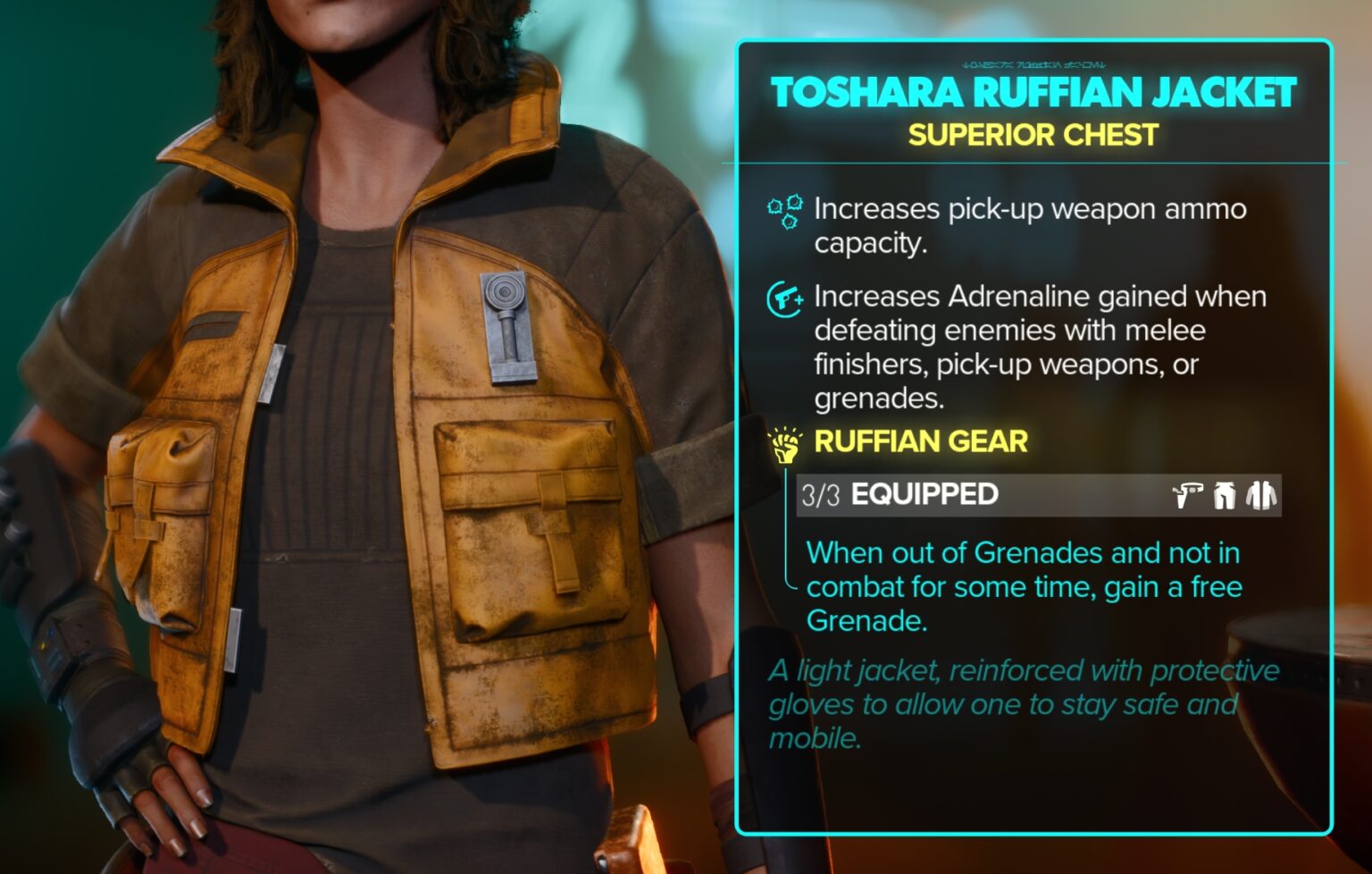Image resolution: width=1372 pixels, height=874 pixels.
Task: Click the italic jacket flavor text description
Action: [x=1023, y=707]
